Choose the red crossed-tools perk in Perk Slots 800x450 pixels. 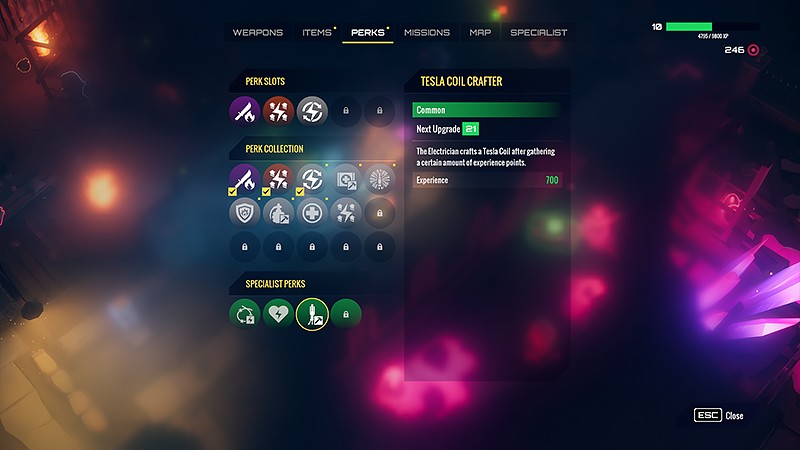pos(279,112)
